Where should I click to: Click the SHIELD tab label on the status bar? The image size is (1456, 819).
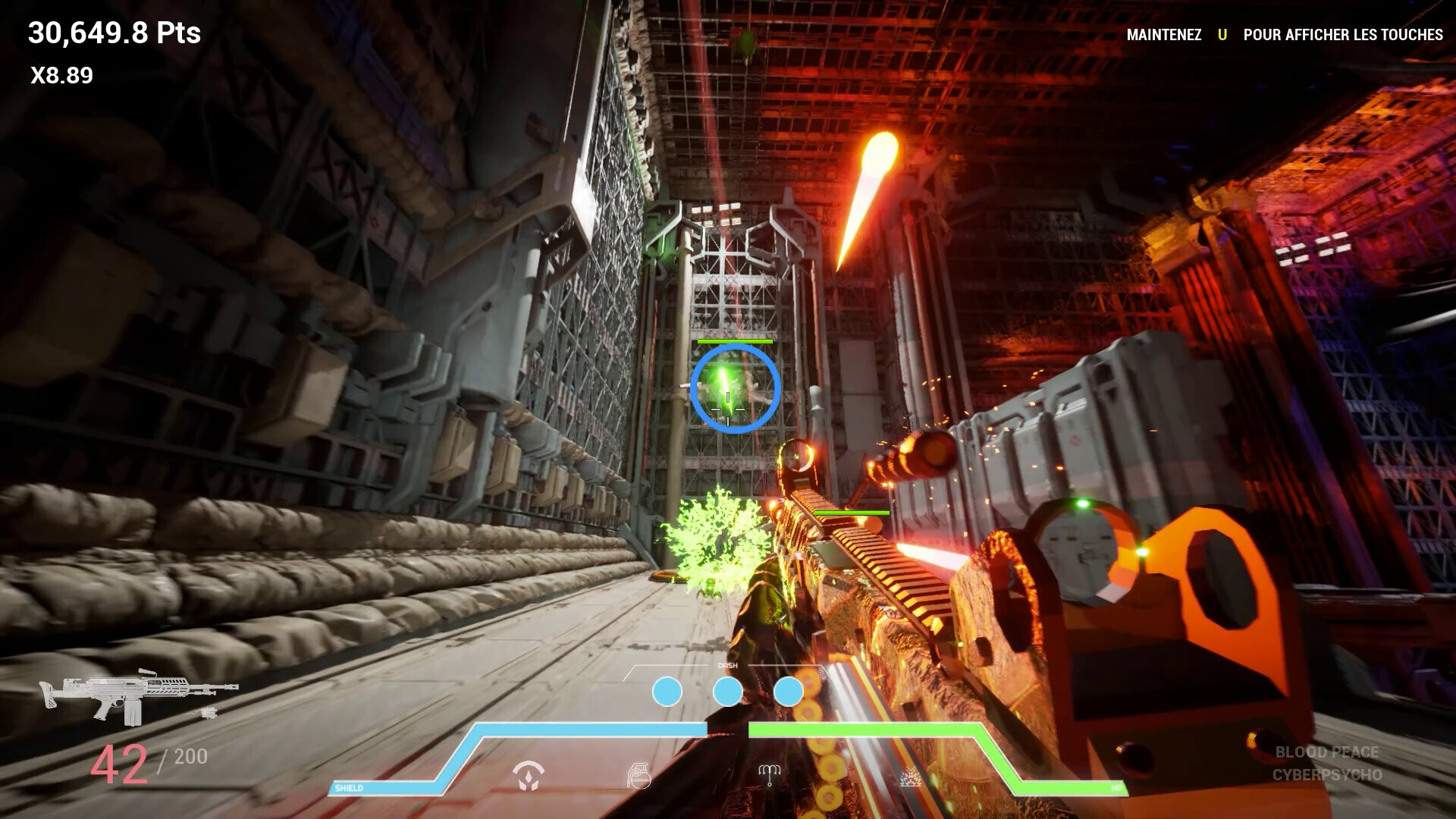348,789
